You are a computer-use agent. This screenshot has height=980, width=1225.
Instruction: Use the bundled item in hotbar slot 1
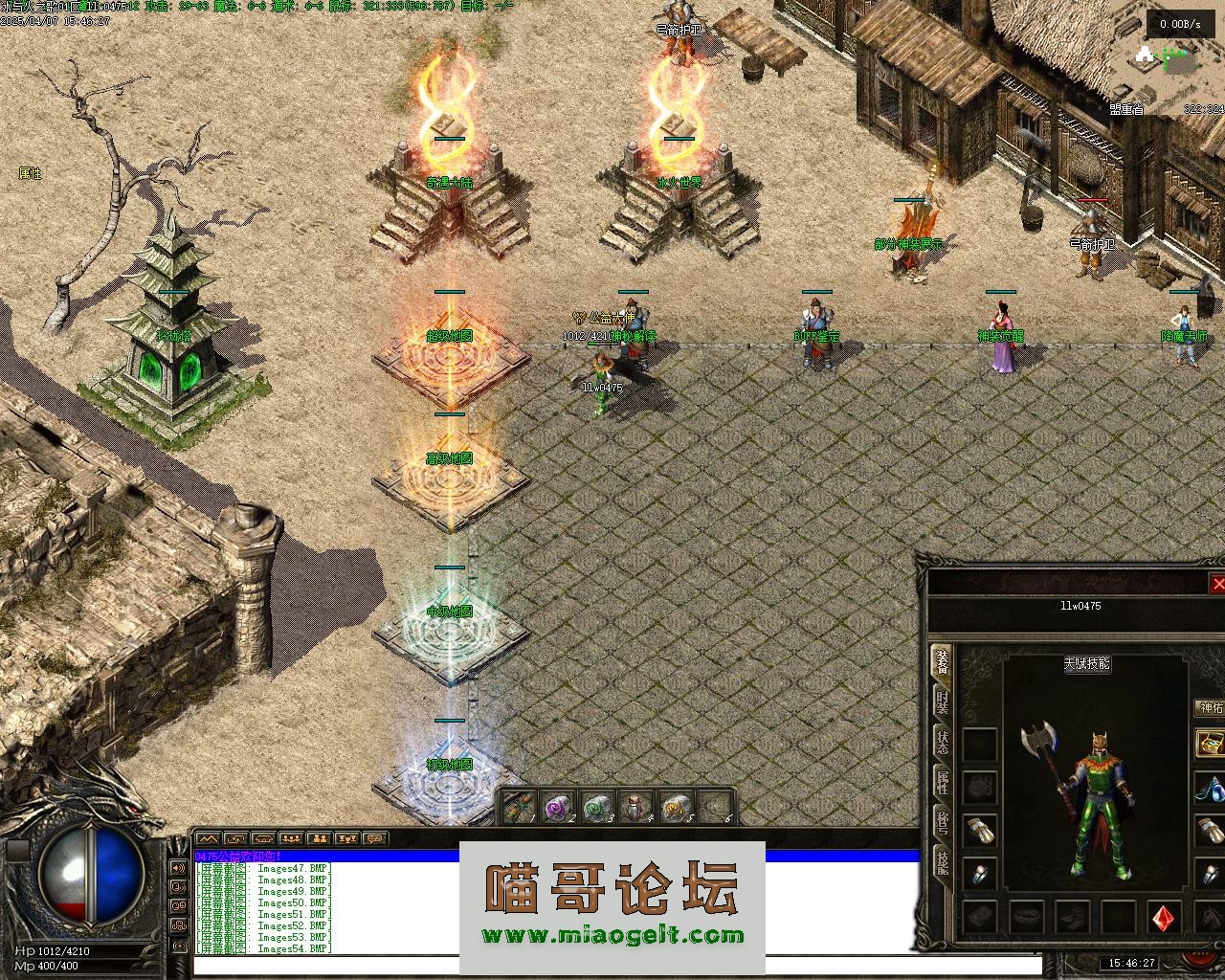[518, 809]
